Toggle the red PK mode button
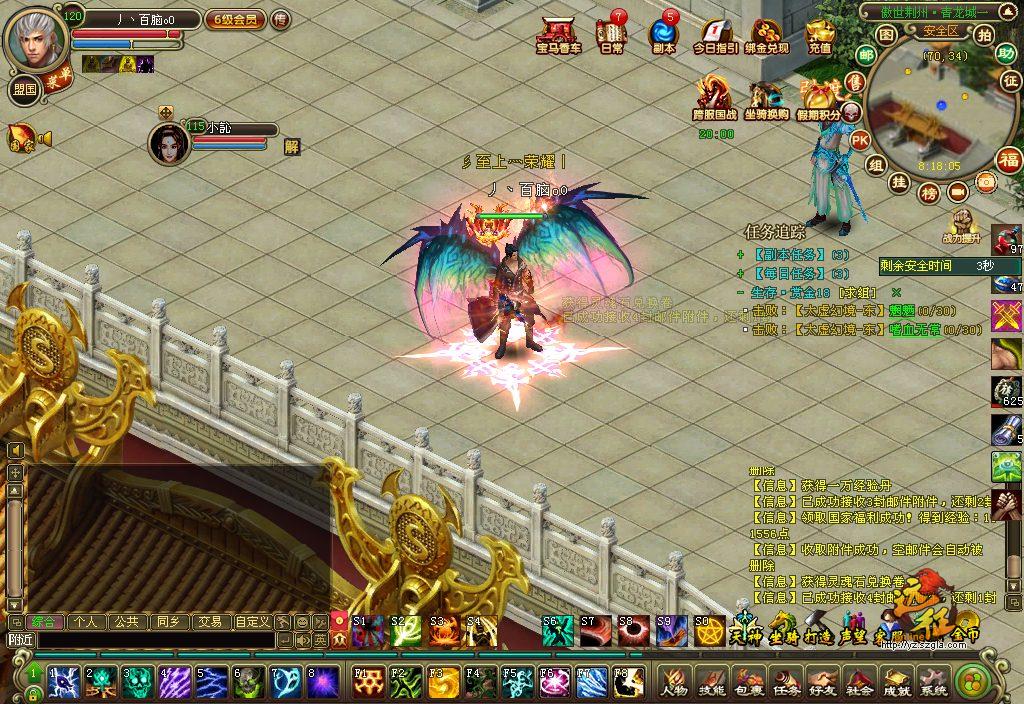Screen dimensions: 1024x704 [x=859, y=141]
